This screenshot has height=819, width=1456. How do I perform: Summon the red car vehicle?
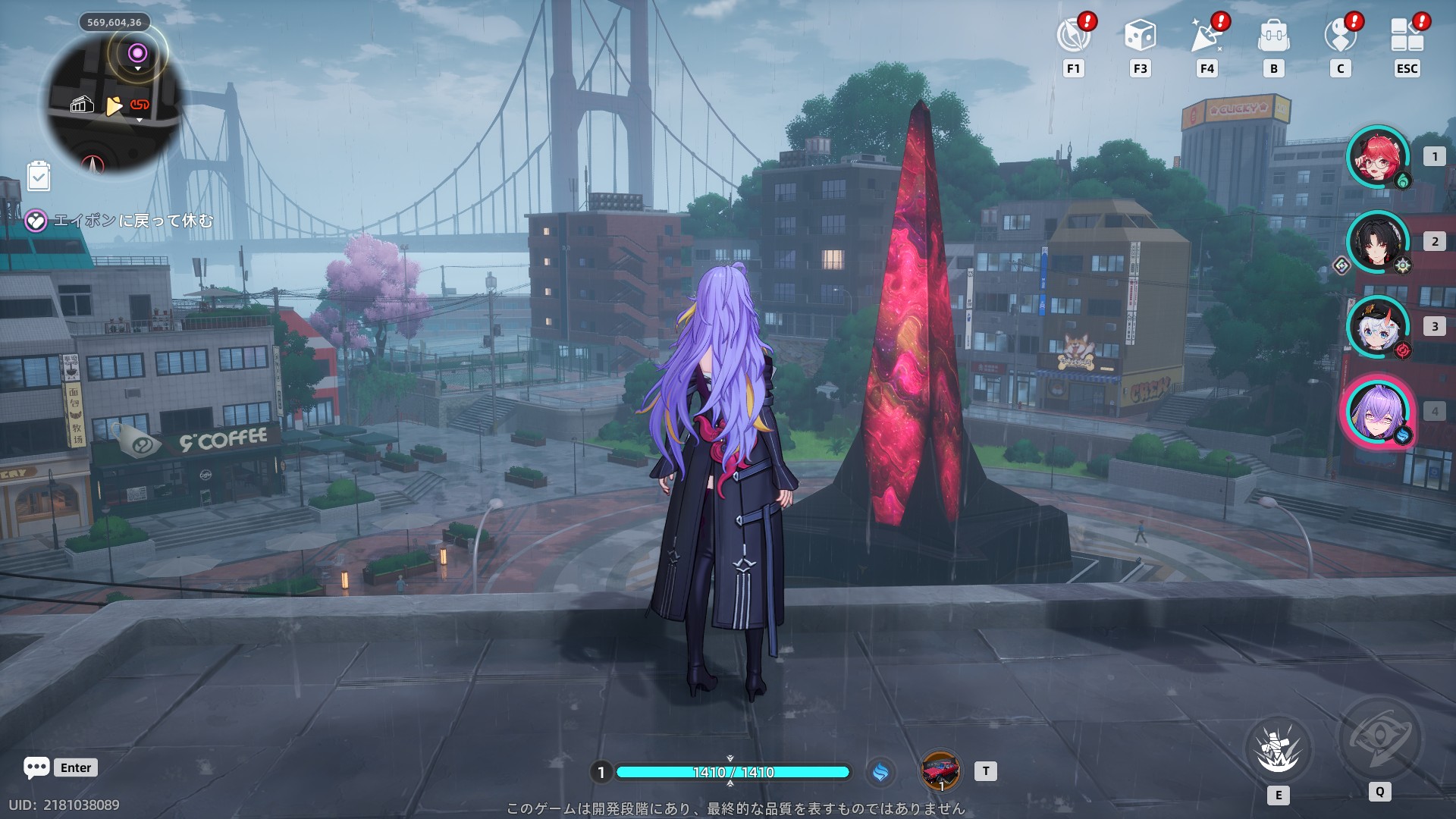click(940, 771)
